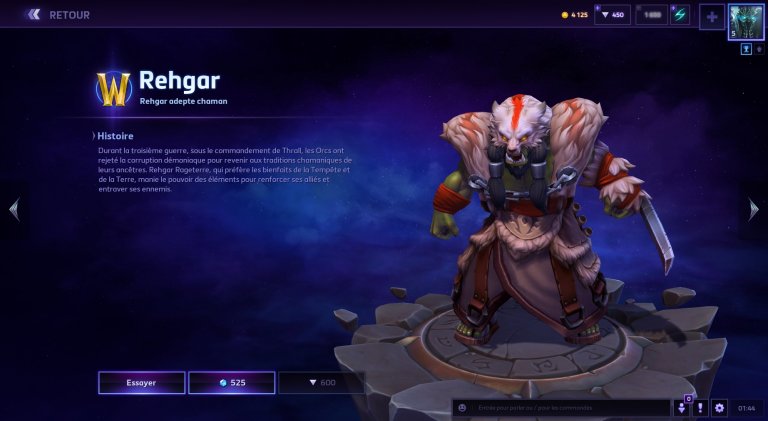Try out Rehgar with the Essayer button

[141, 382]
